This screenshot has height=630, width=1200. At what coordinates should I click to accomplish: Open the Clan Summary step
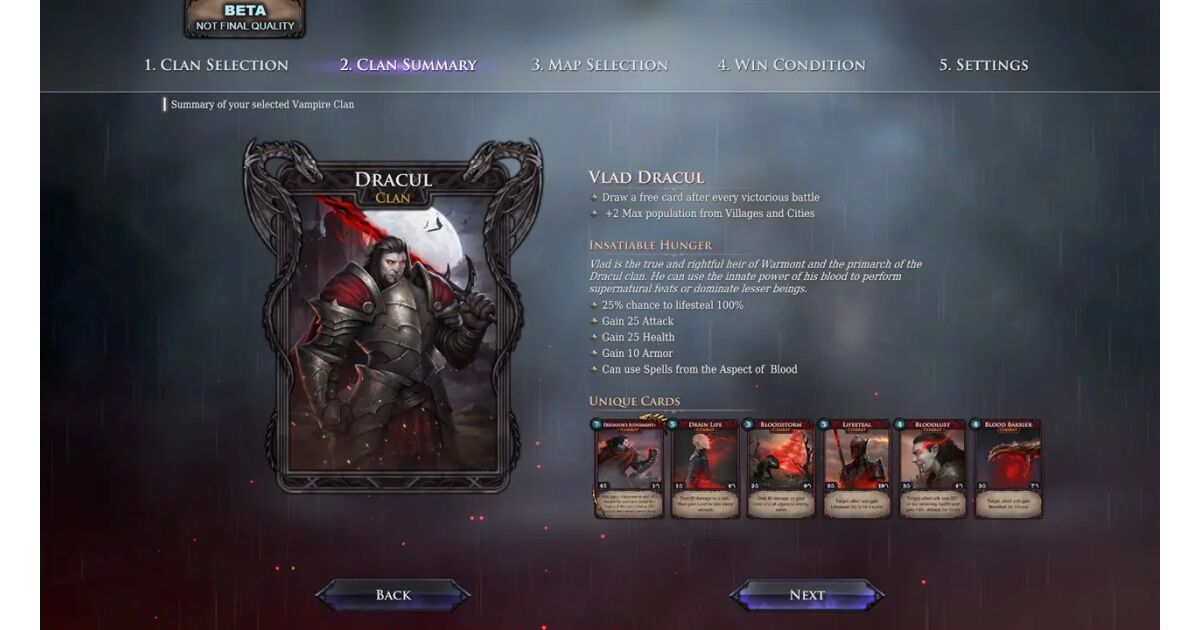click(408, 65)
